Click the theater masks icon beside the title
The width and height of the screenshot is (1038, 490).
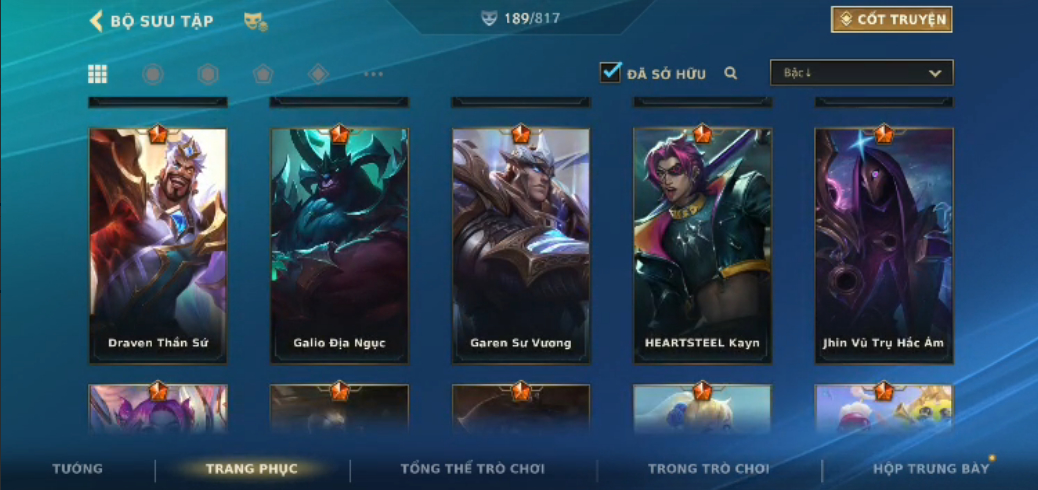255,21
